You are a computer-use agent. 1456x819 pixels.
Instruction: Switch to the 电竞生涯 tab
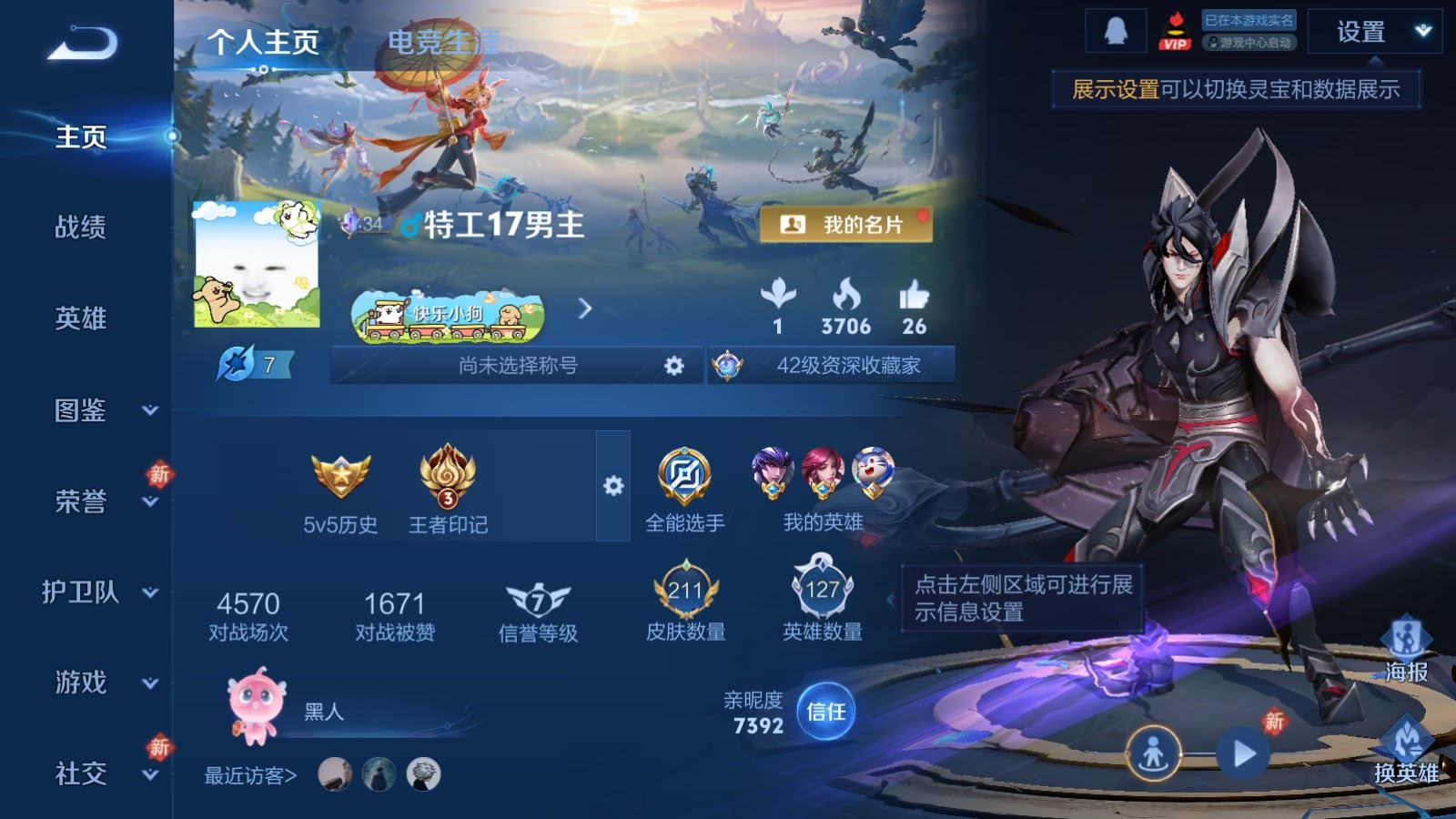click(442, 42)
